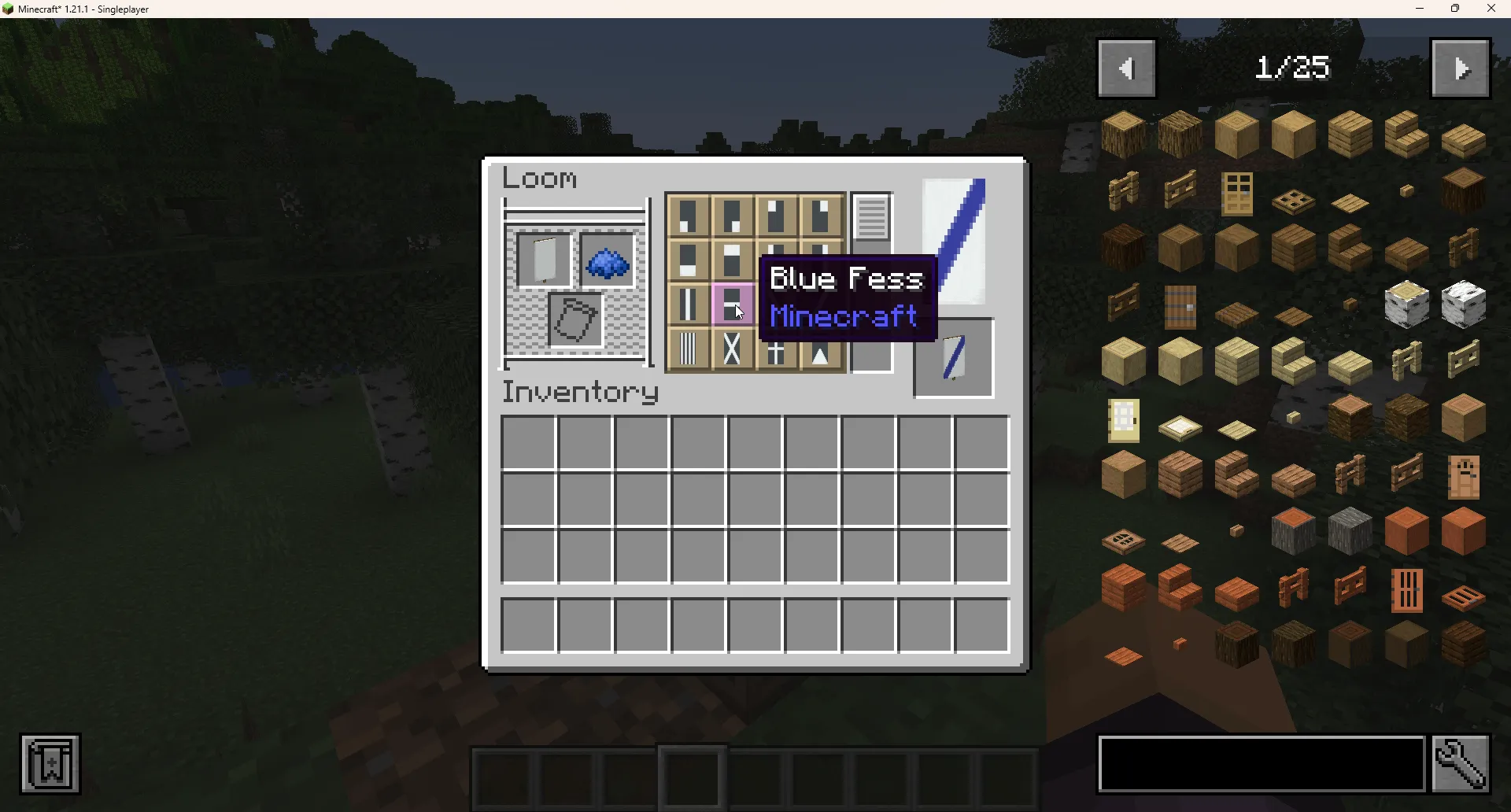Go to the previous creative inventory page
This screenshot has width=1511, height=812.
(x=1127, y=68)
